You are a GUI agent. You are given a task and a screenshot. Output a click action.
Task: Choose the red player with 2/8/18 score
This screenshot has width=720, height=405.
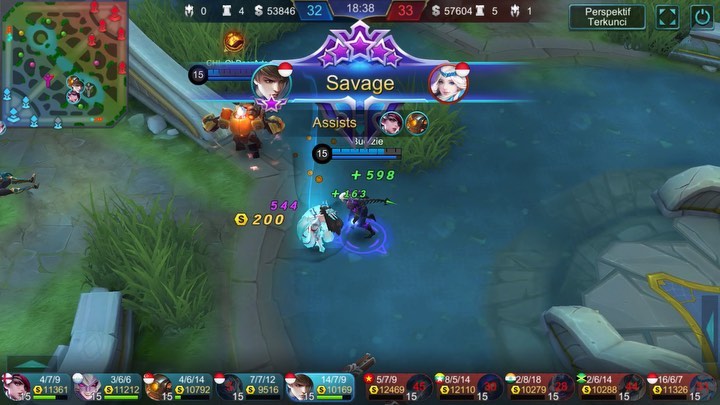[539, 387]
